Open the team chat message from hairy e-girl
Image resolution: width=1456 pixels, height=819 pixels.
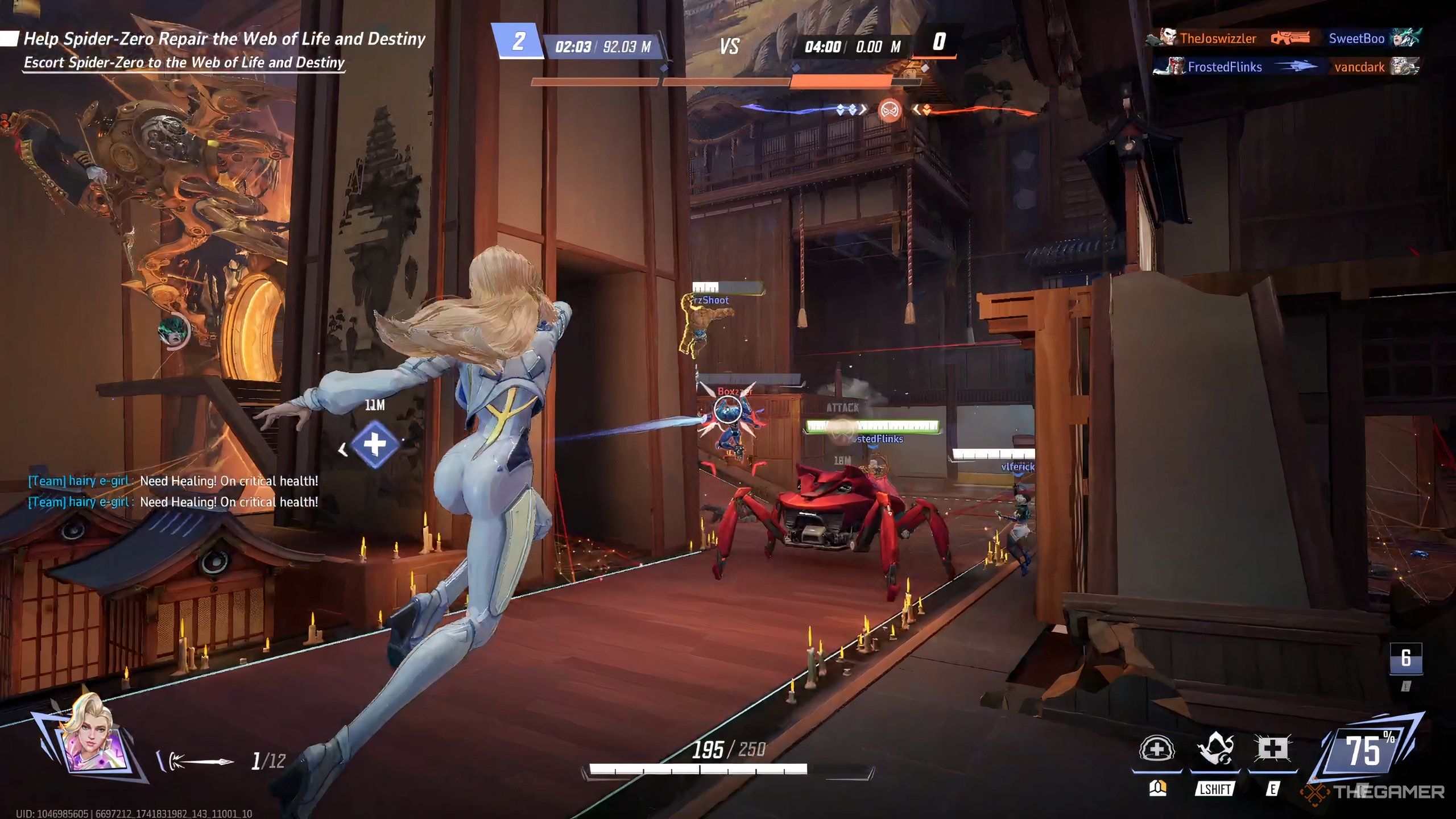[x=173, y=481]
